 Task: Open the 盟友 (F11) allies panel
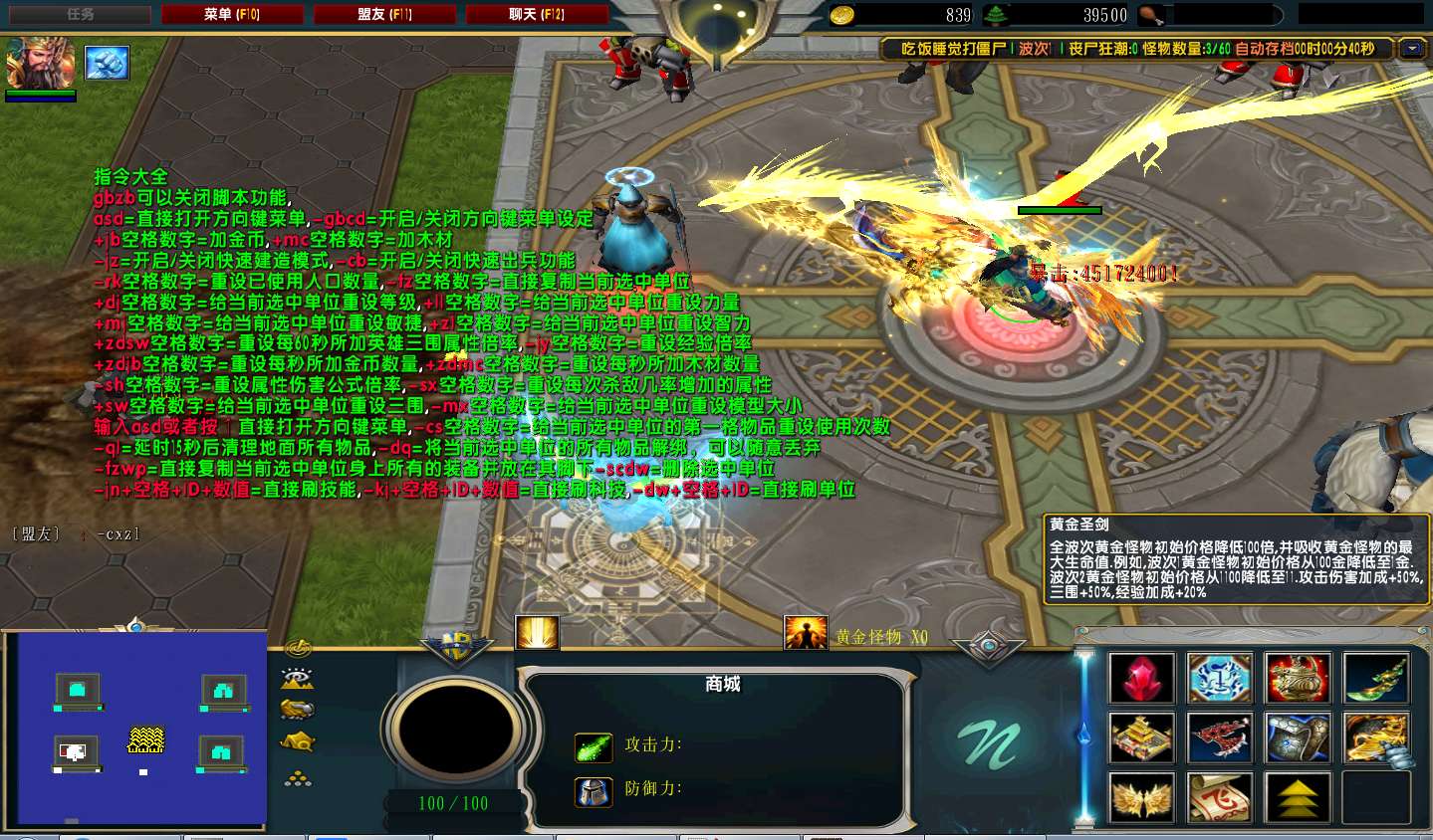tap(384, 14)
